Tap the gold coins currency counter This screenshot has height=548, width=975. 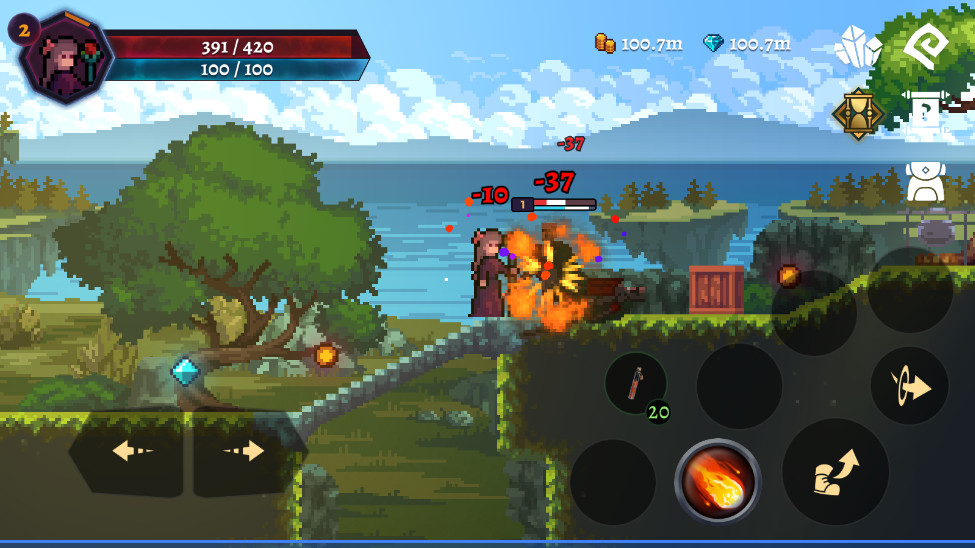(638, 43)
